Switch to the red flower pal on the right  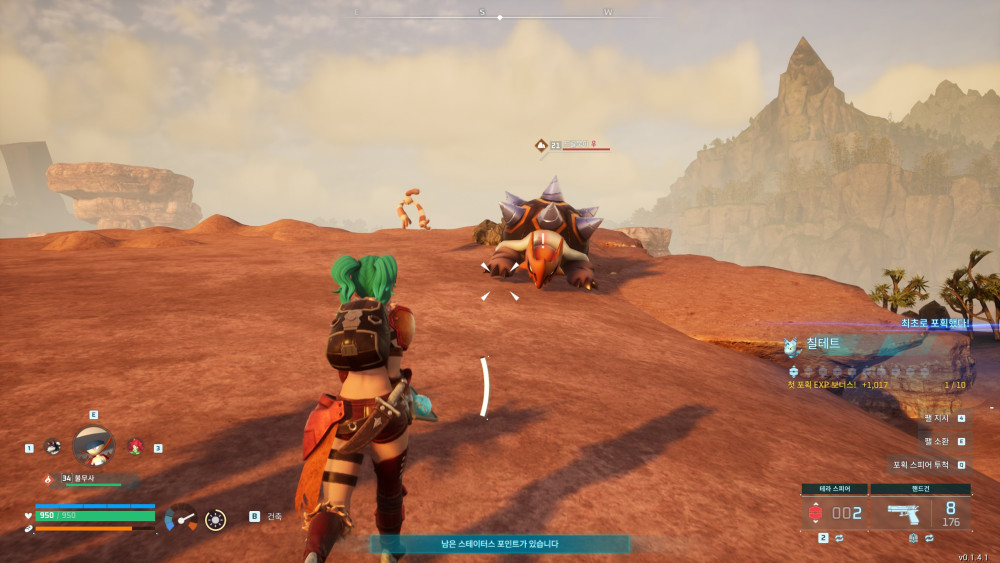click(x=135, y=447)
